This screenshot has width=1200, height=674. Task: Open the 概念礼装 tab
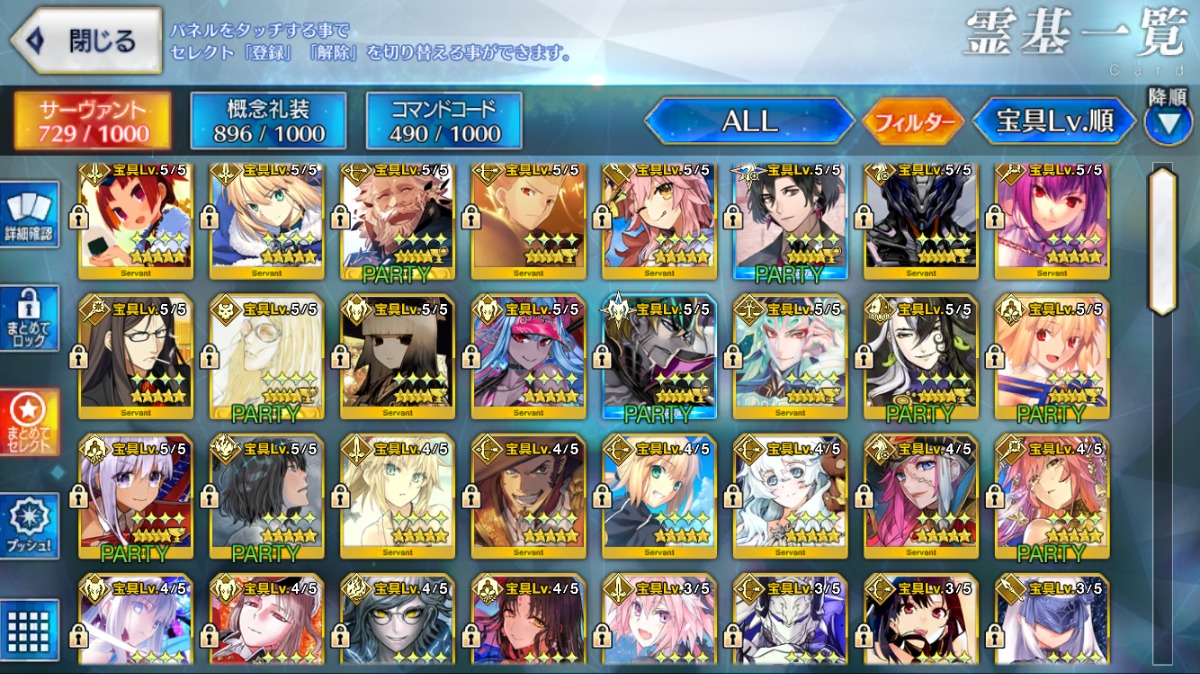pos(268,122)
